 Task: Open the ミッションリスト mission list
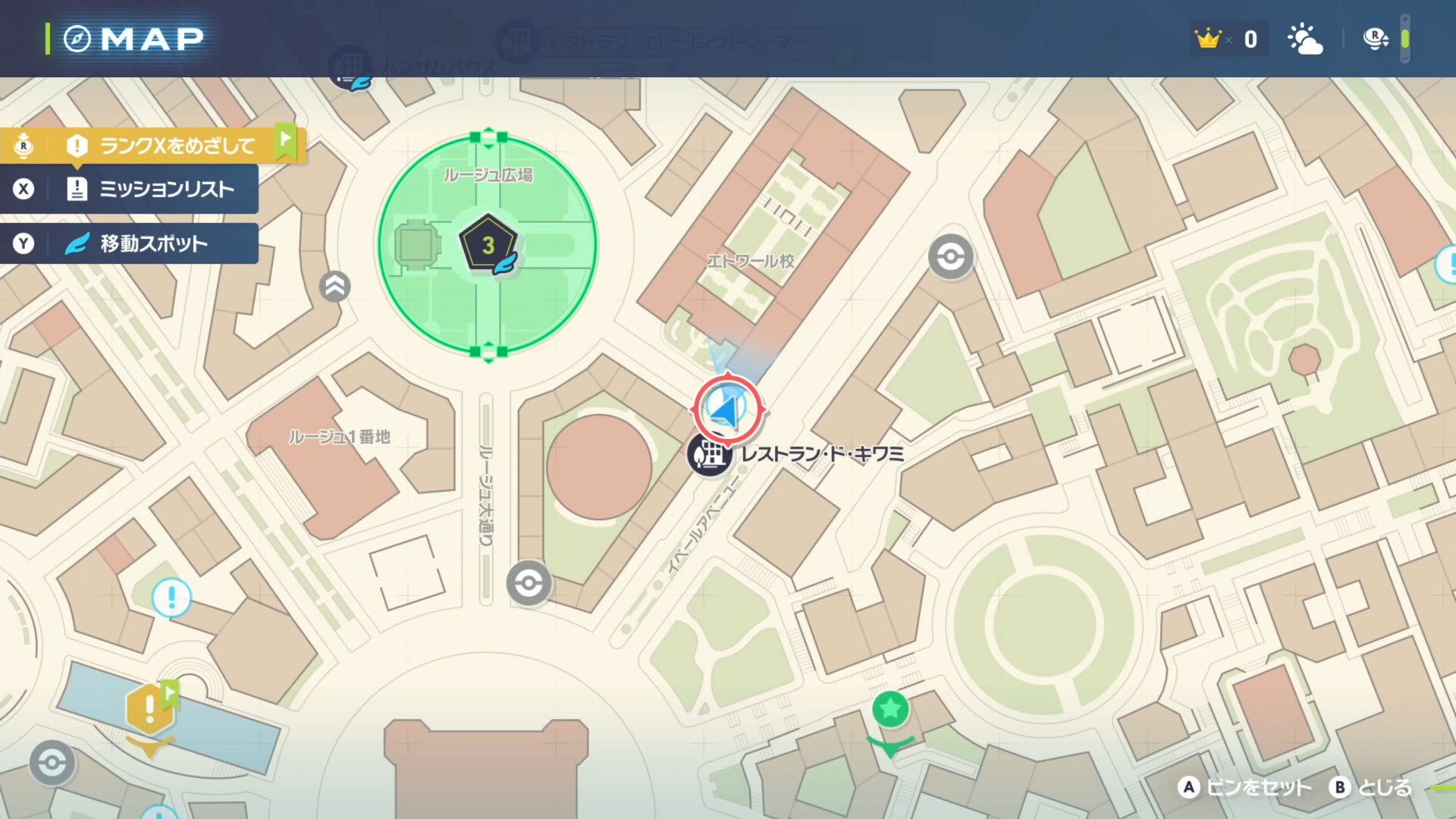point(165,189)
